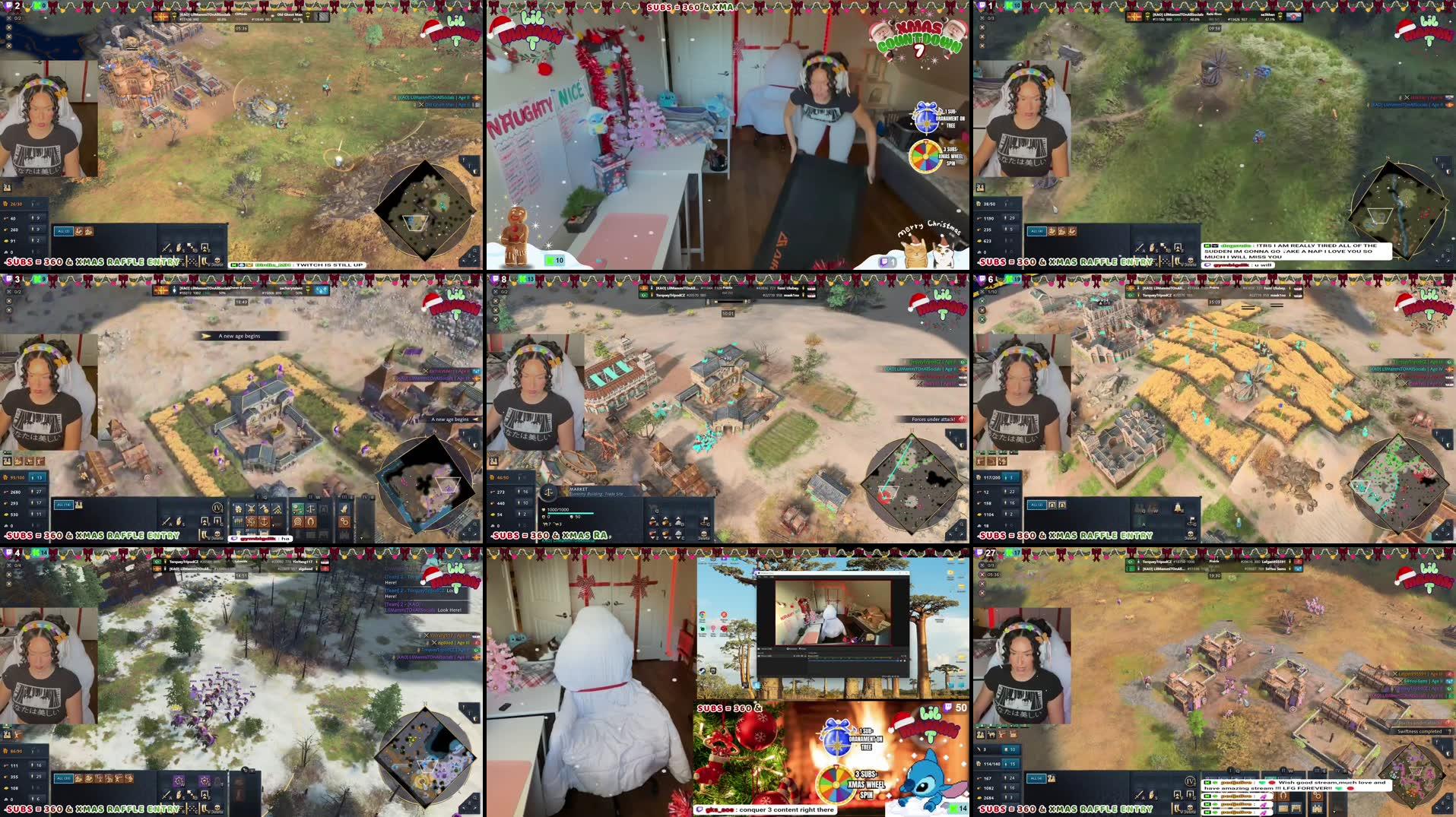This screenshot has width=1456, height=817.
Task: Click the attack-move sword icon in the command panel
Action: pos(167,521)
